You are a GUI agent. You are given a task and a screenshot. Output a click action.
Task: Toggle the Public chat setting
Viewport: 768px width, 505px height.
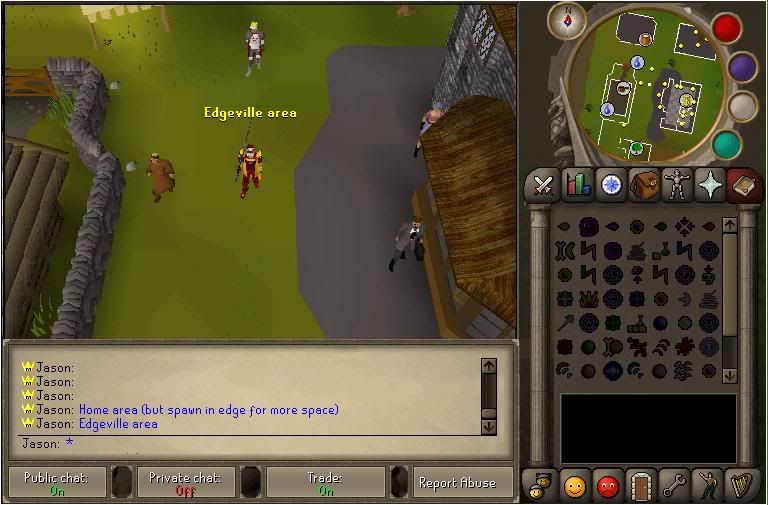tap(57, 483)
